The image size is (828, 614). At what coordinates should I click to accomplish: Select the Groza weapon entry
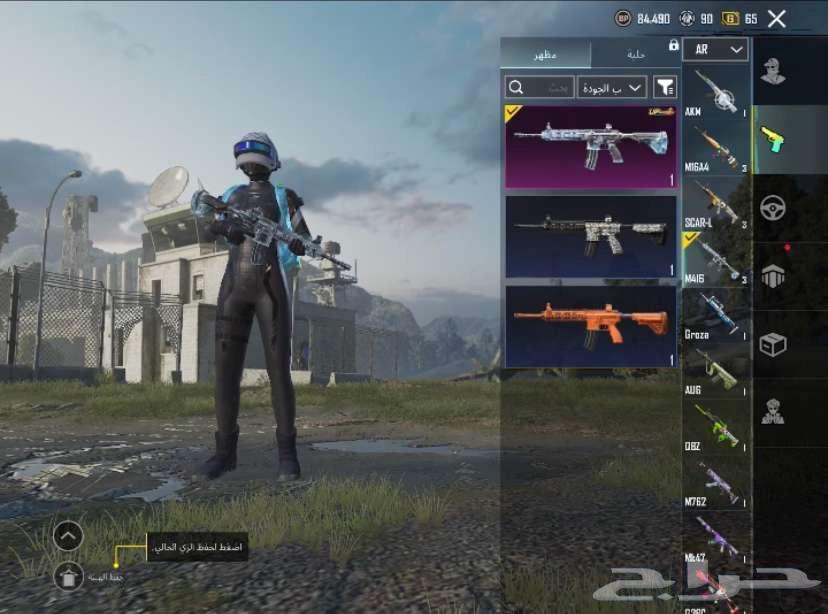coord(715,314)
